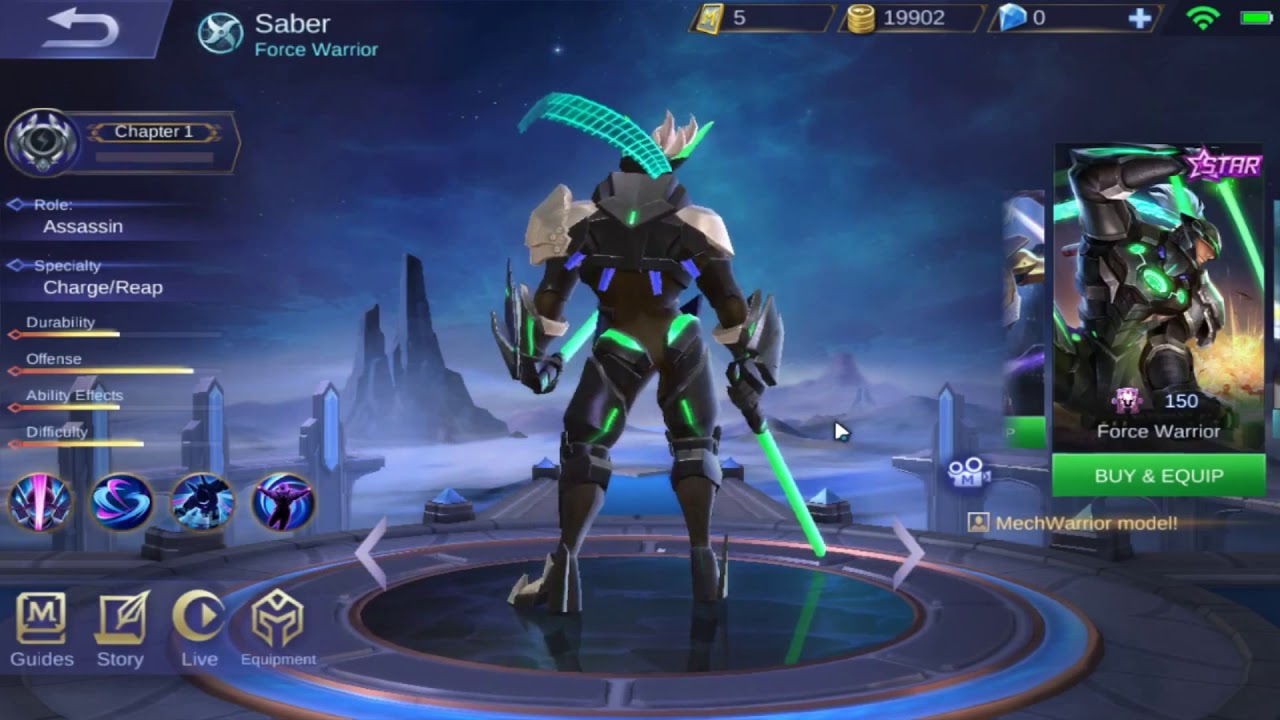Watch Live matches for Saber

(199, 629)
